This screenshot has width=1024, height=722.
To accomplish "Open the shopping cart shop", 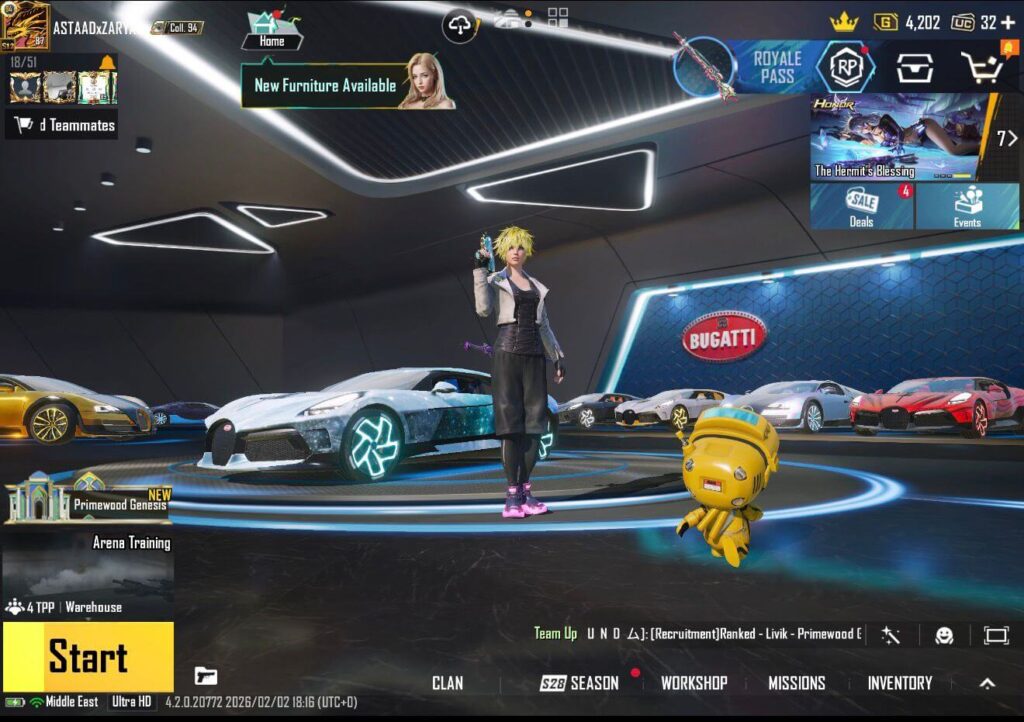I will point(981,68).
